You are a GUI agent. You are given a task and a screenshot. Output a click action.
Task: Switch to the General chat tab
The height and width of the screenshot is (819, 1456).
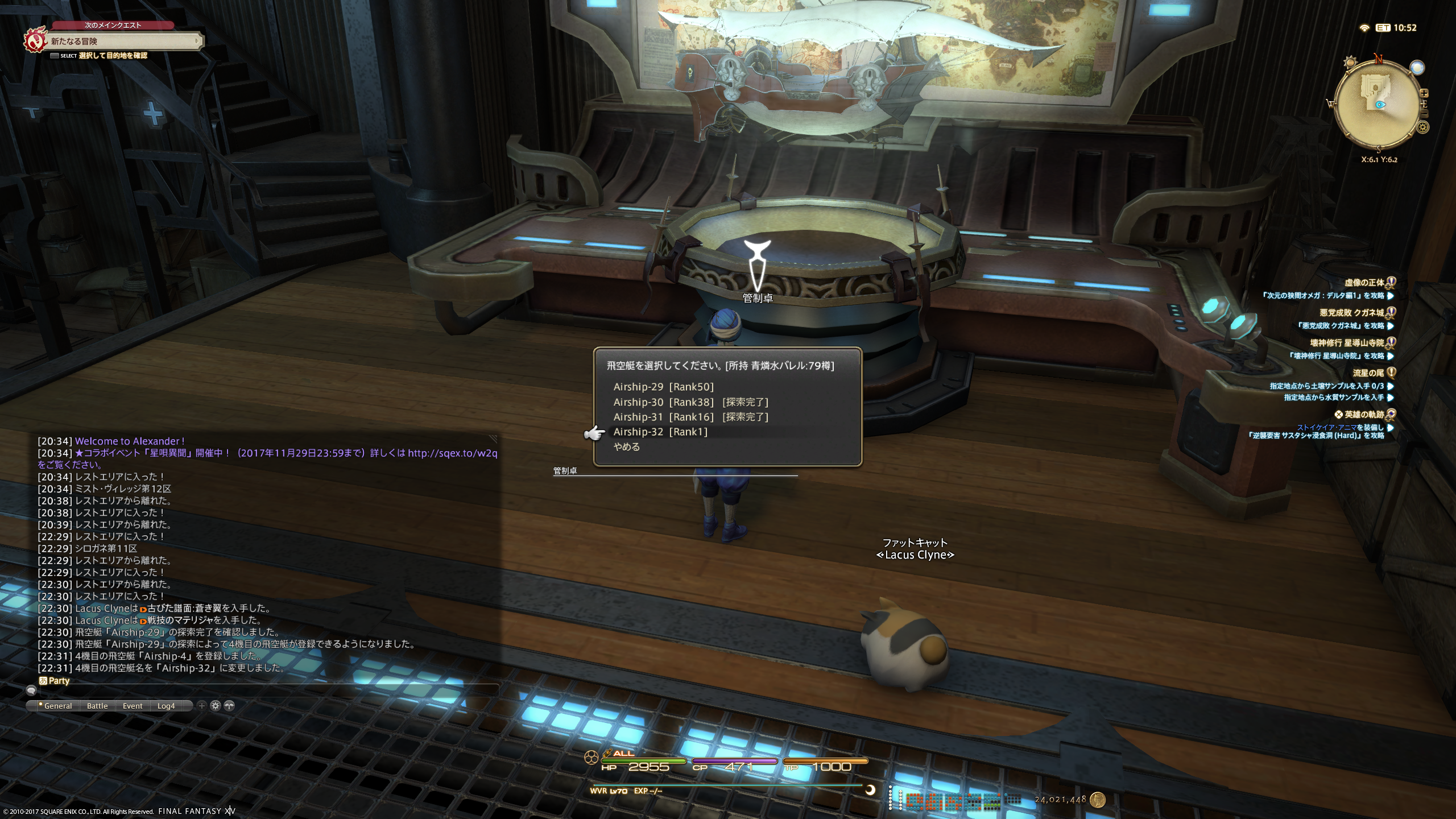57,706
